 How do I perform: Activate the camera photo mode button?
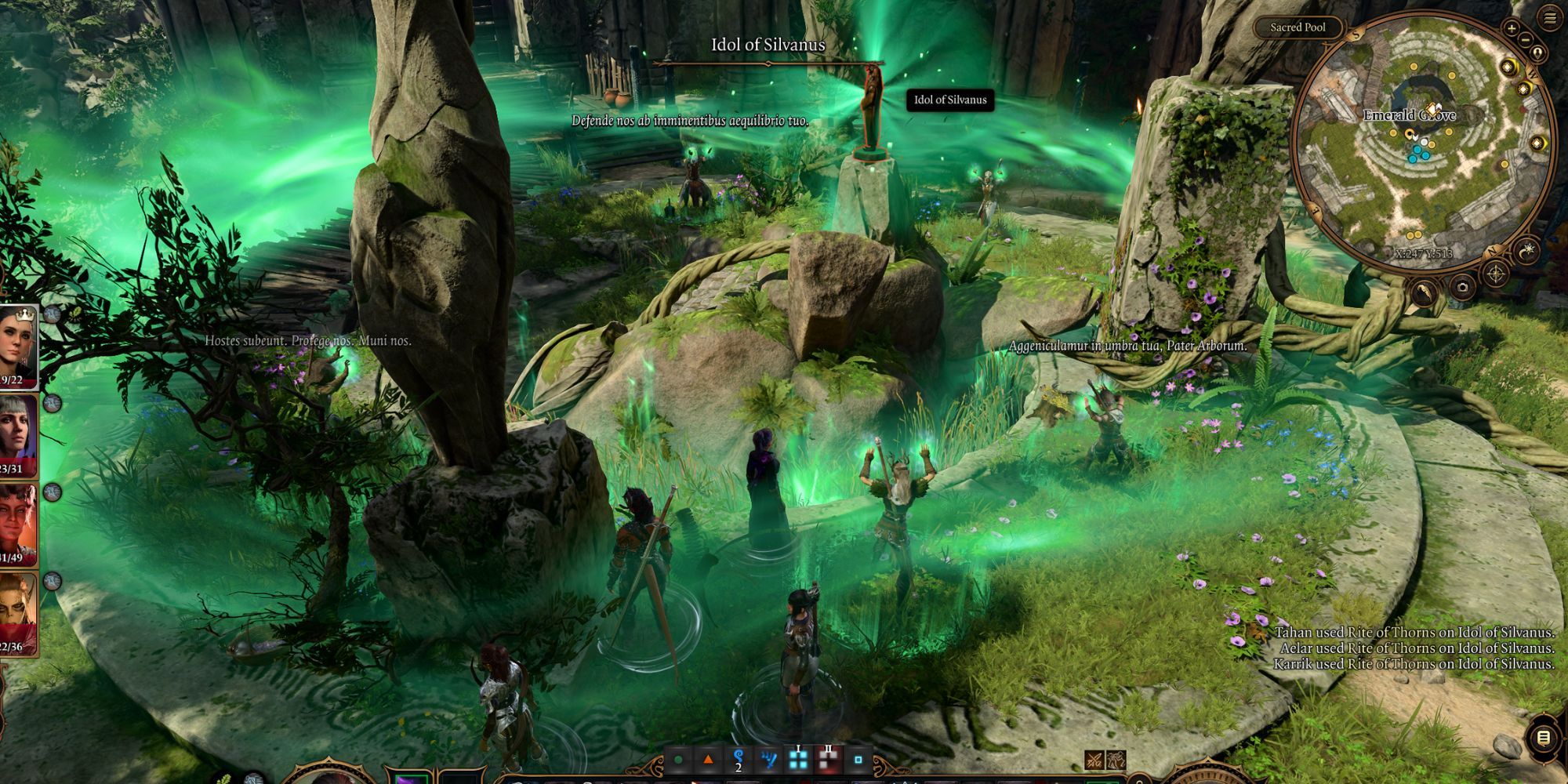[1462, 287]
